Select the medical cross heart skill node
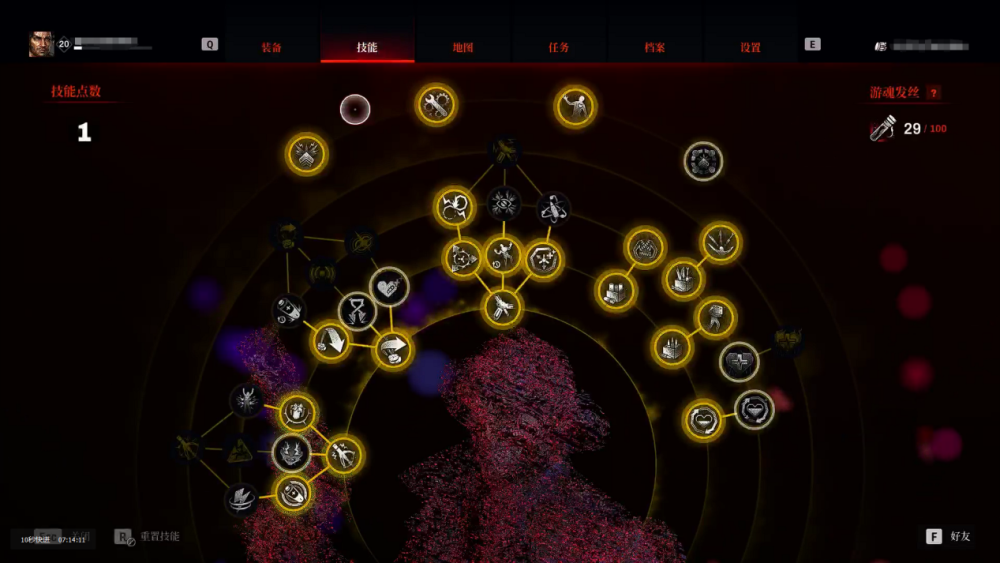Screen dimensions: 1000x563 point(739,361)
